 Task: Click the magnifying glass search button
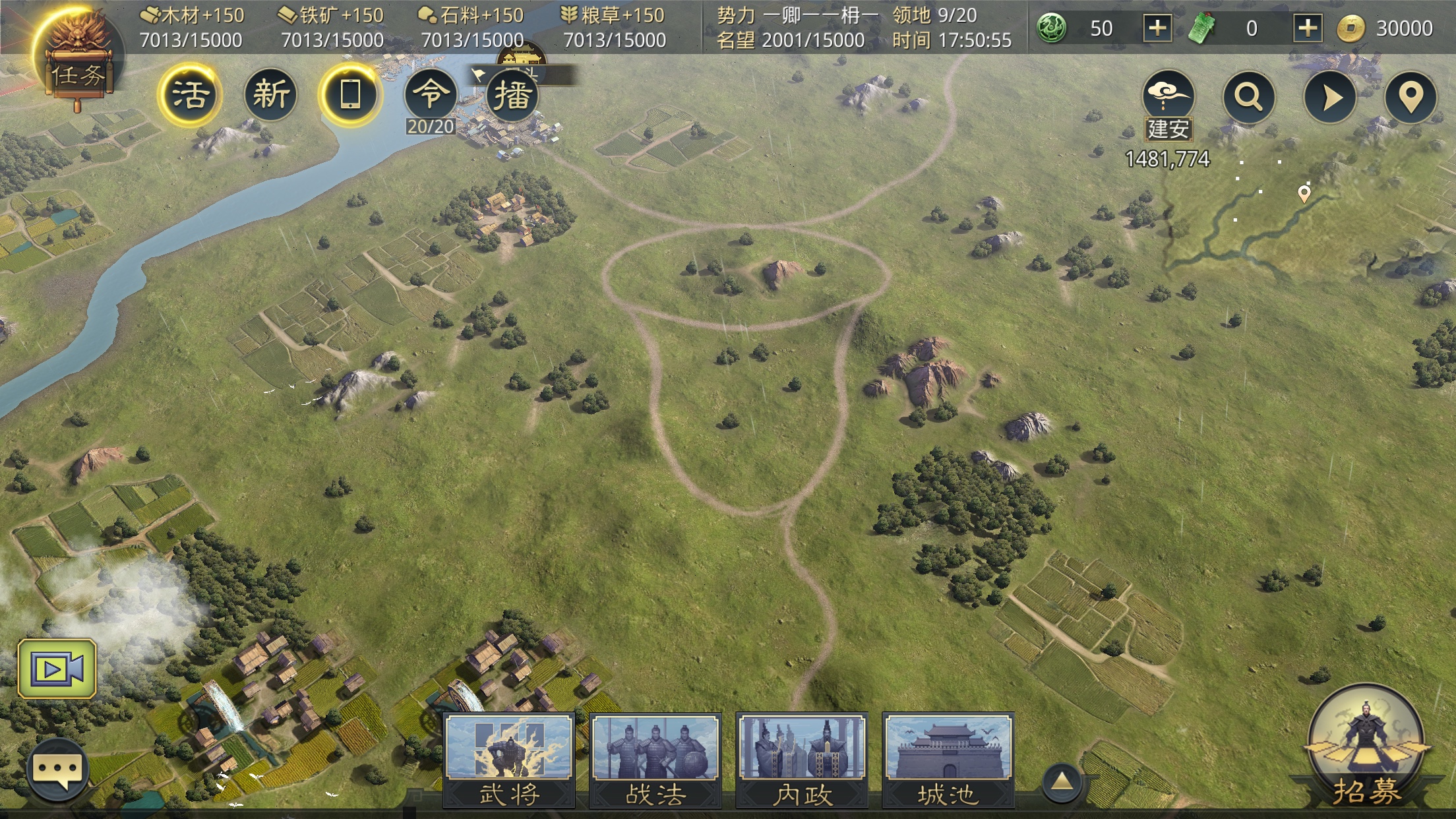(x=1248, y=98)
